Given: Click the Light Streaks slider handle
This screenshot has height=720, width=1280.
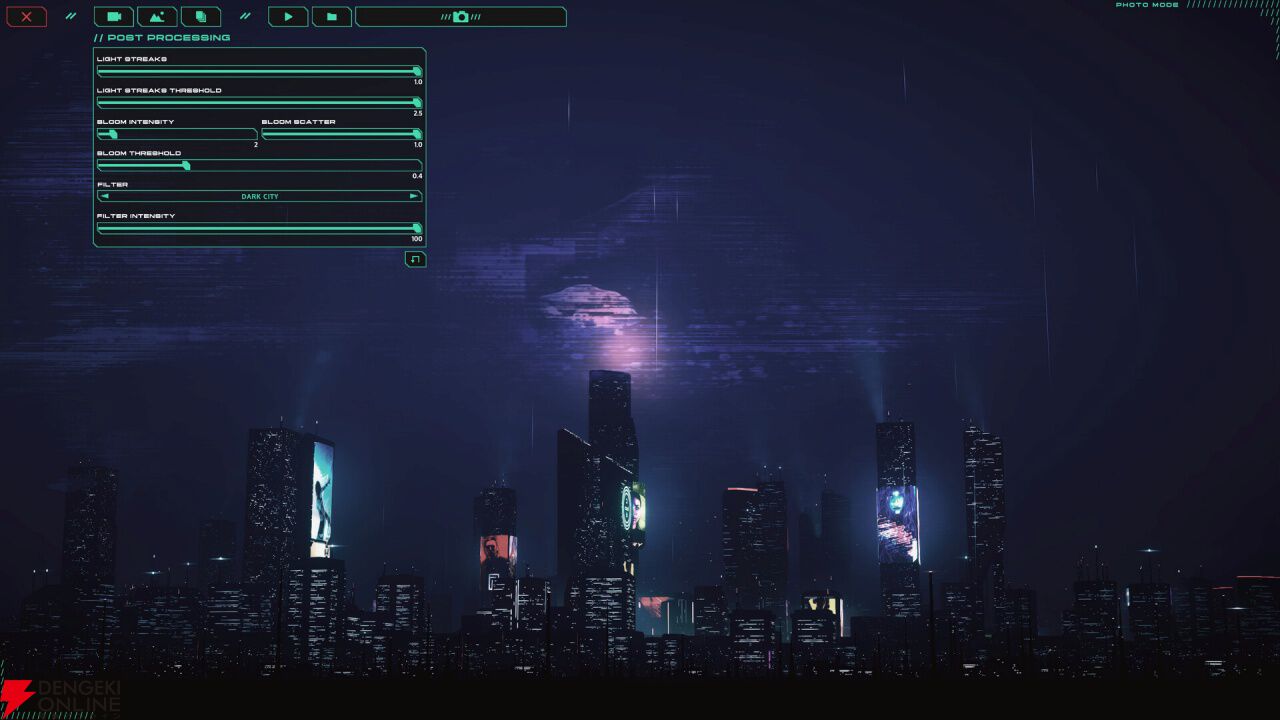Looking at the screenshot, I should pos(417,71).
